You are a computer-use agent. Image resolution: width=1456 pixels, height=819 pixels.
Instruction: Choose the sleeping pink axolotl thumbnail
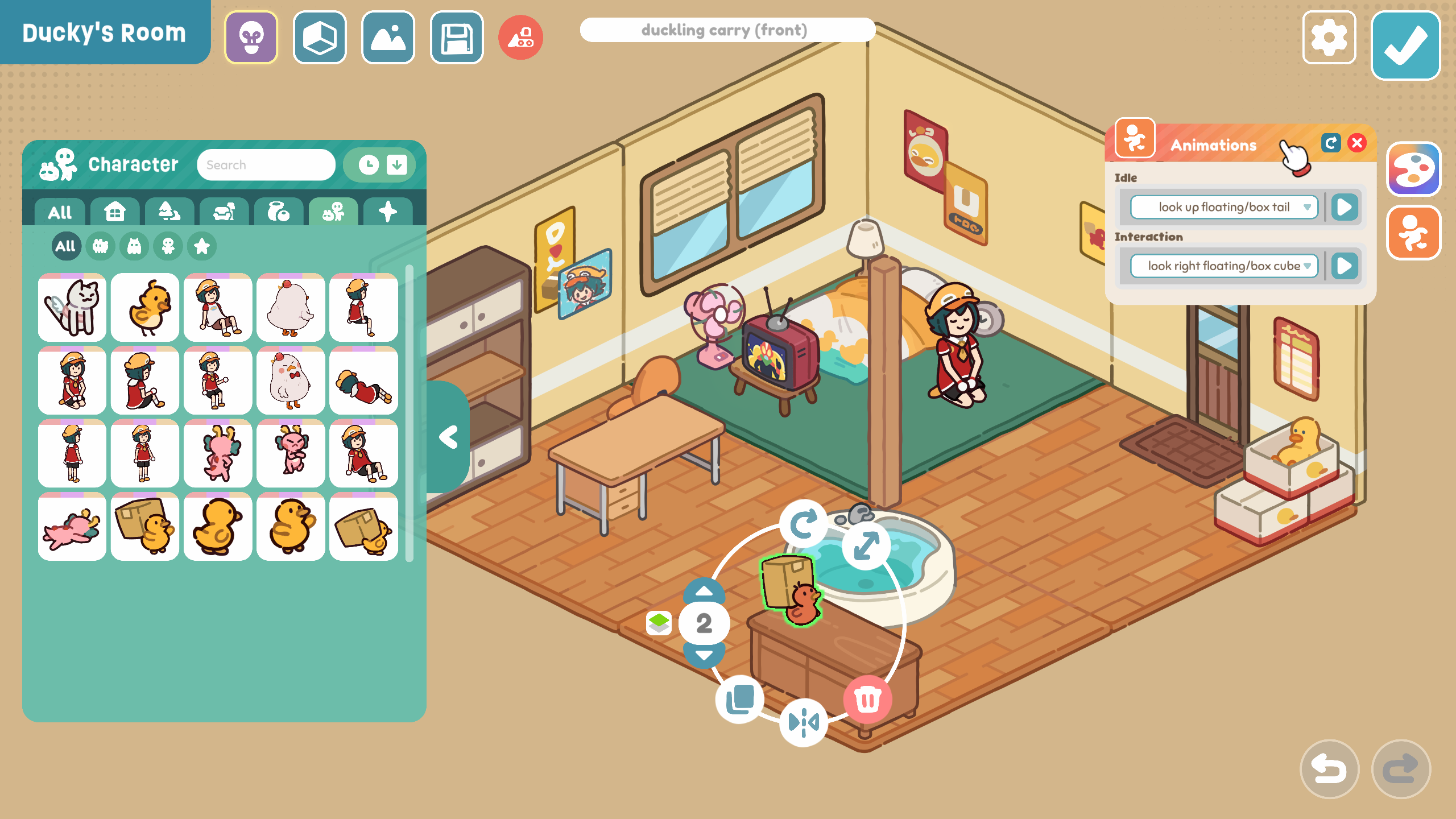click(x=72, y=527)
